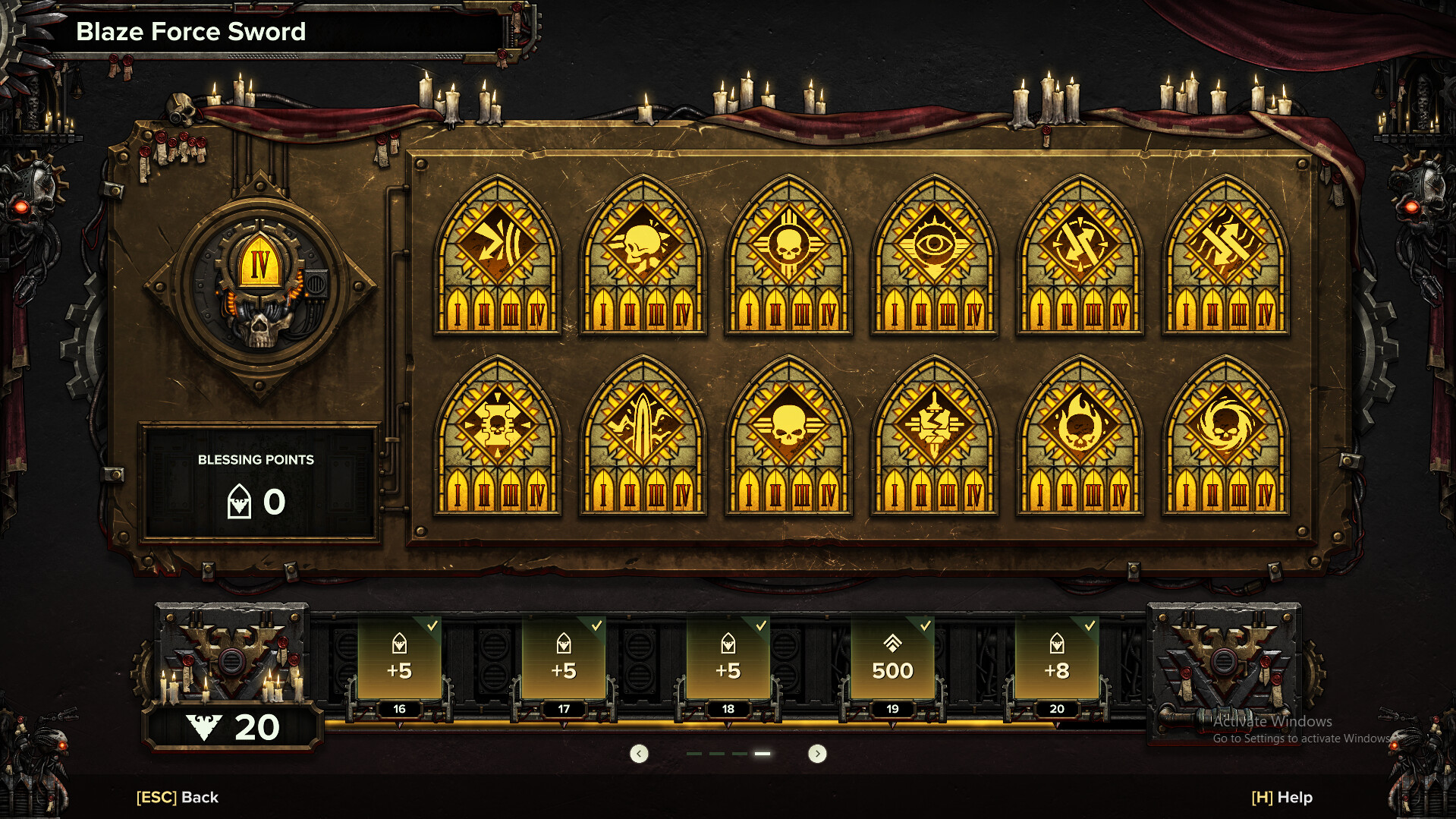Select the level 17 reward card

564,659
